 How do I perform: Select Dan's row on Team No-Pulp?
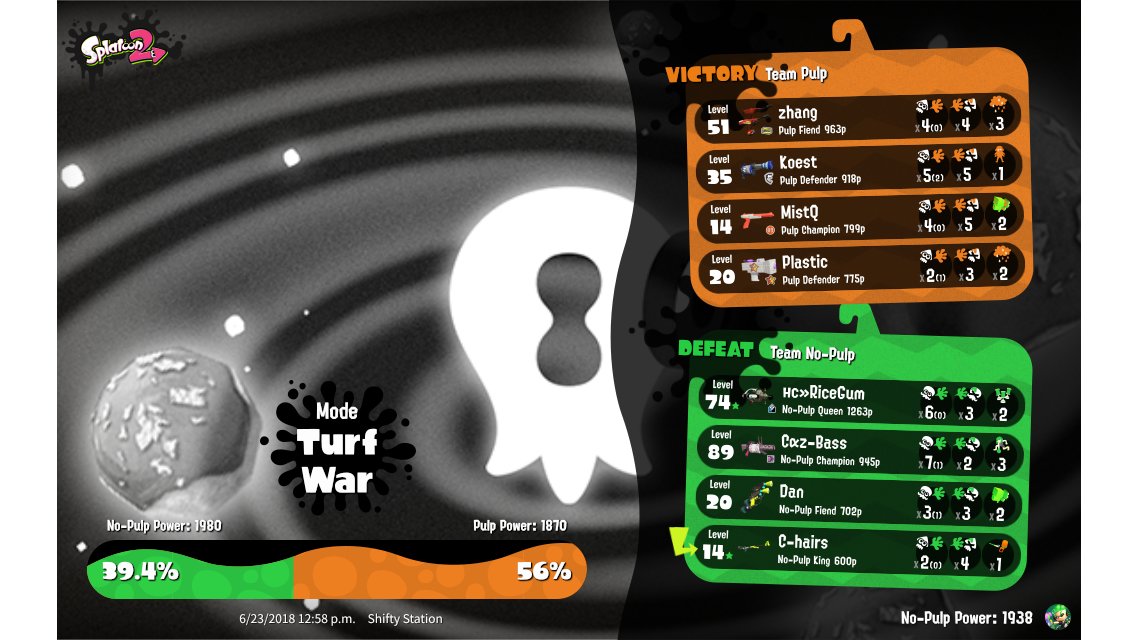(858, 499)
